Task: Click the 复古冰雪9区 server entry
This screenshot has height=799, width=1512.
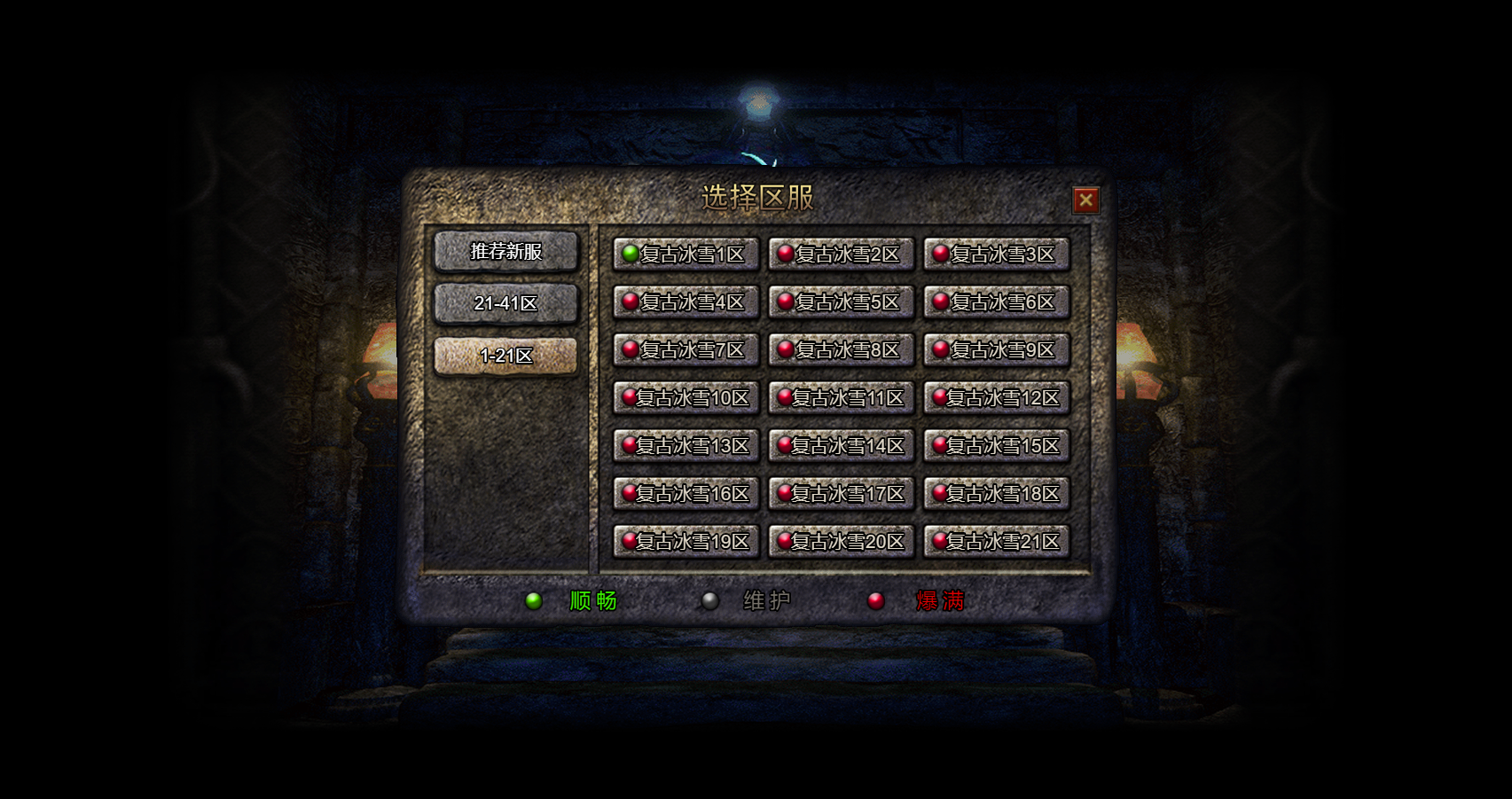Action: 996,350
